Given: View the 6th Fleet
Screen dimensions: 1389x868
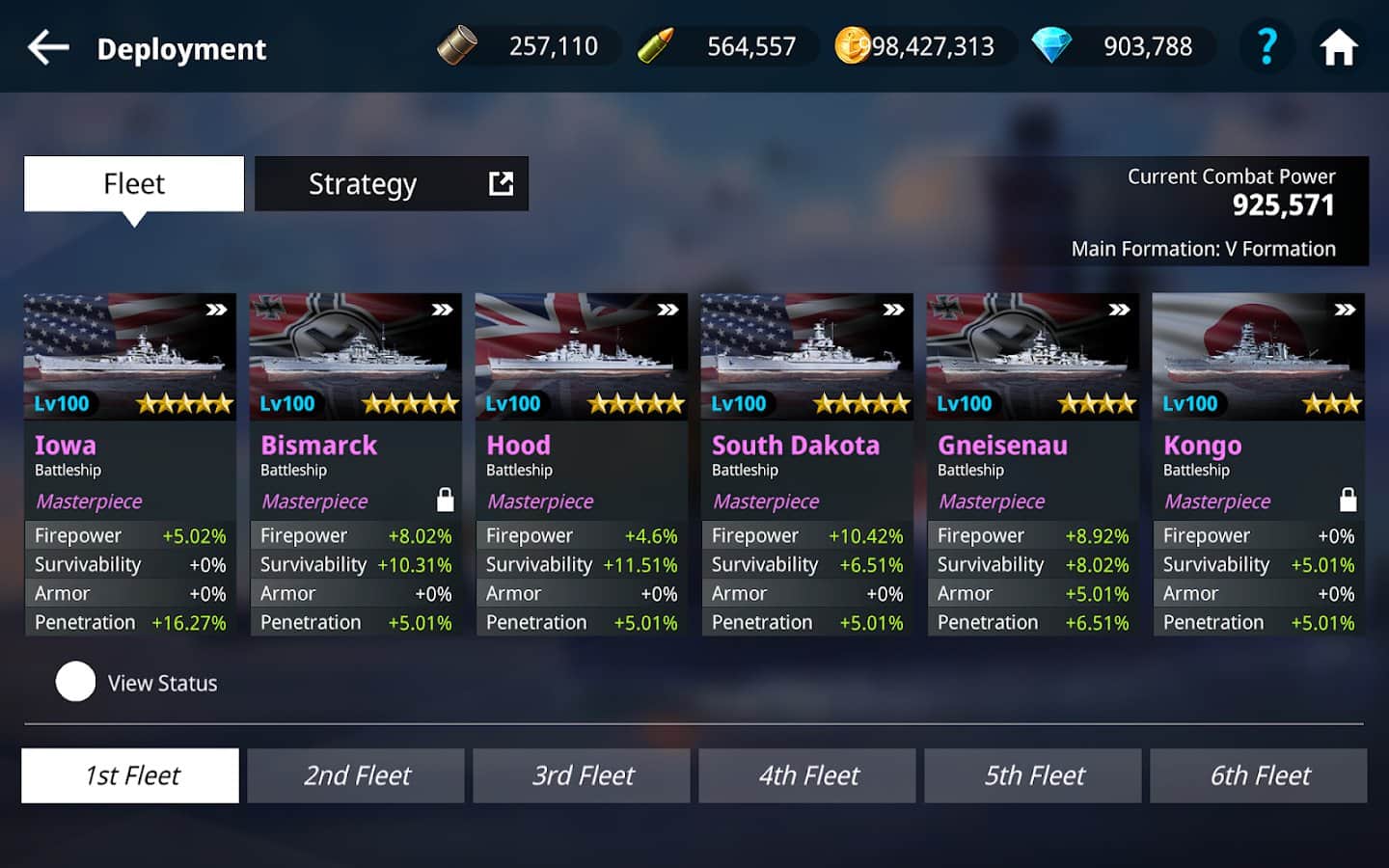Looking at the screenshot, I should (1259, 775).
